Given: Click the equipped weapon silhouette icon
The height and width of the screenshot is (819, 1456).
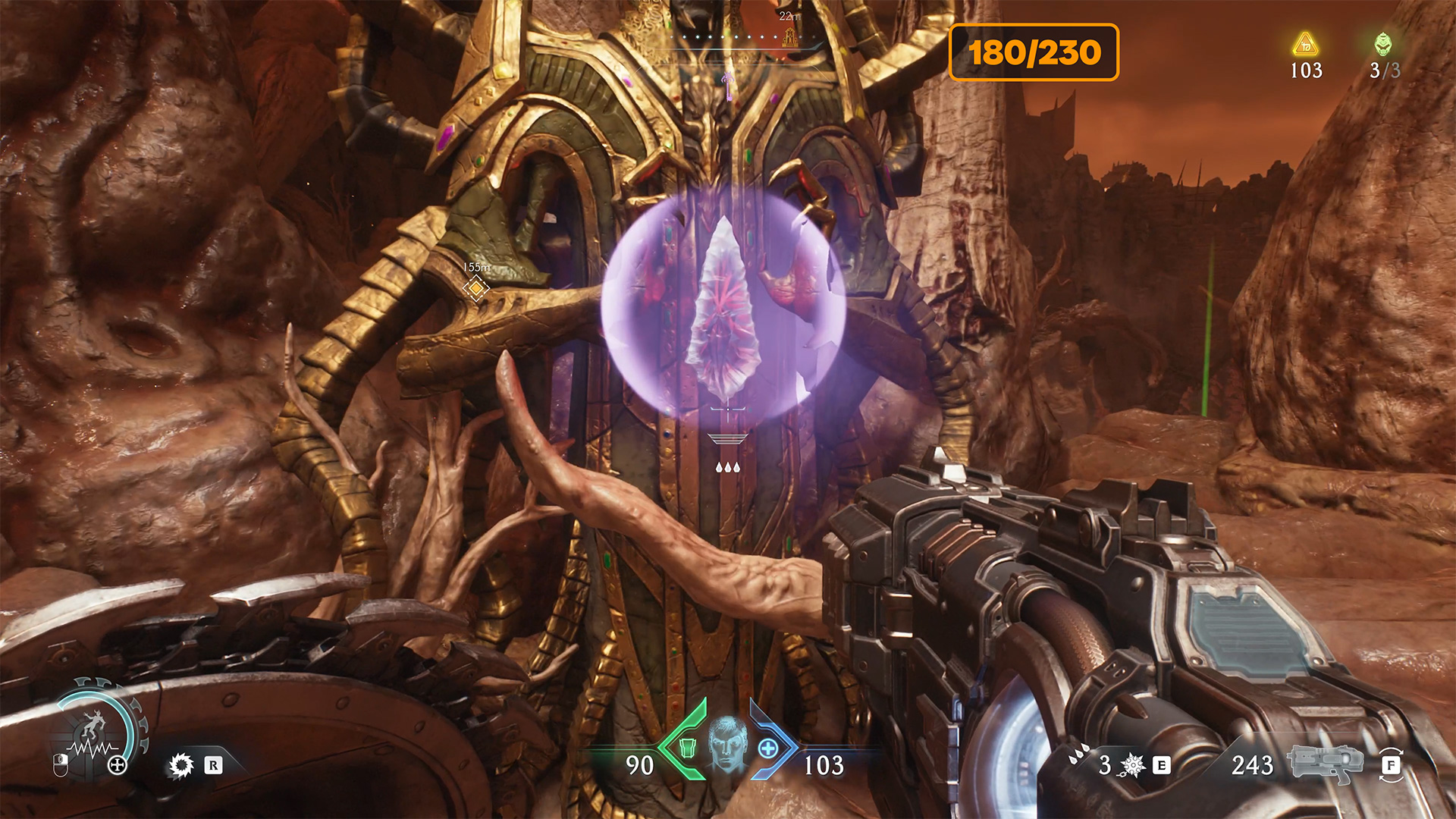Looking at the screenshot, I should point(1319,763).
